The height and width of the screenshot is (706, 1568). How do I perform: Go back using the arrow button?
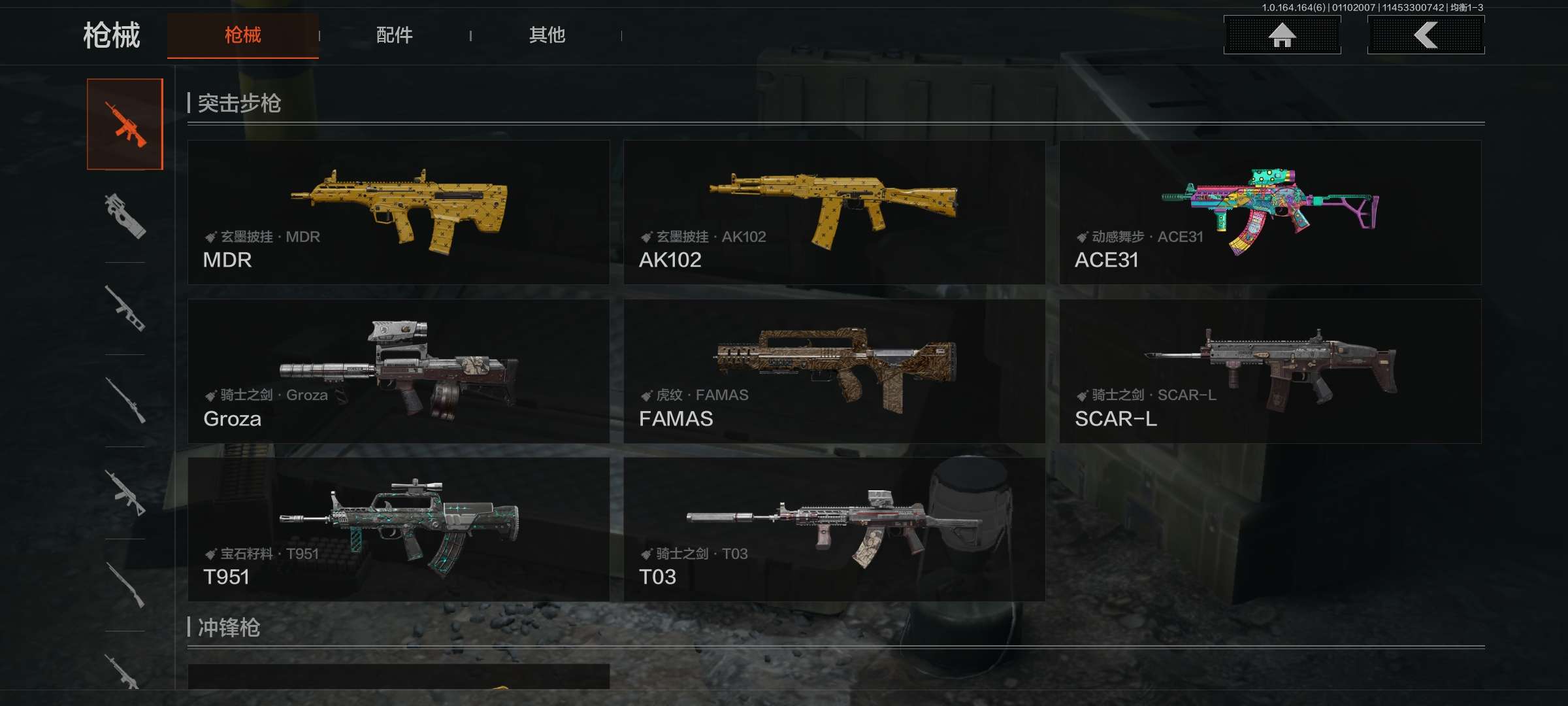(x=1426, y=35)
